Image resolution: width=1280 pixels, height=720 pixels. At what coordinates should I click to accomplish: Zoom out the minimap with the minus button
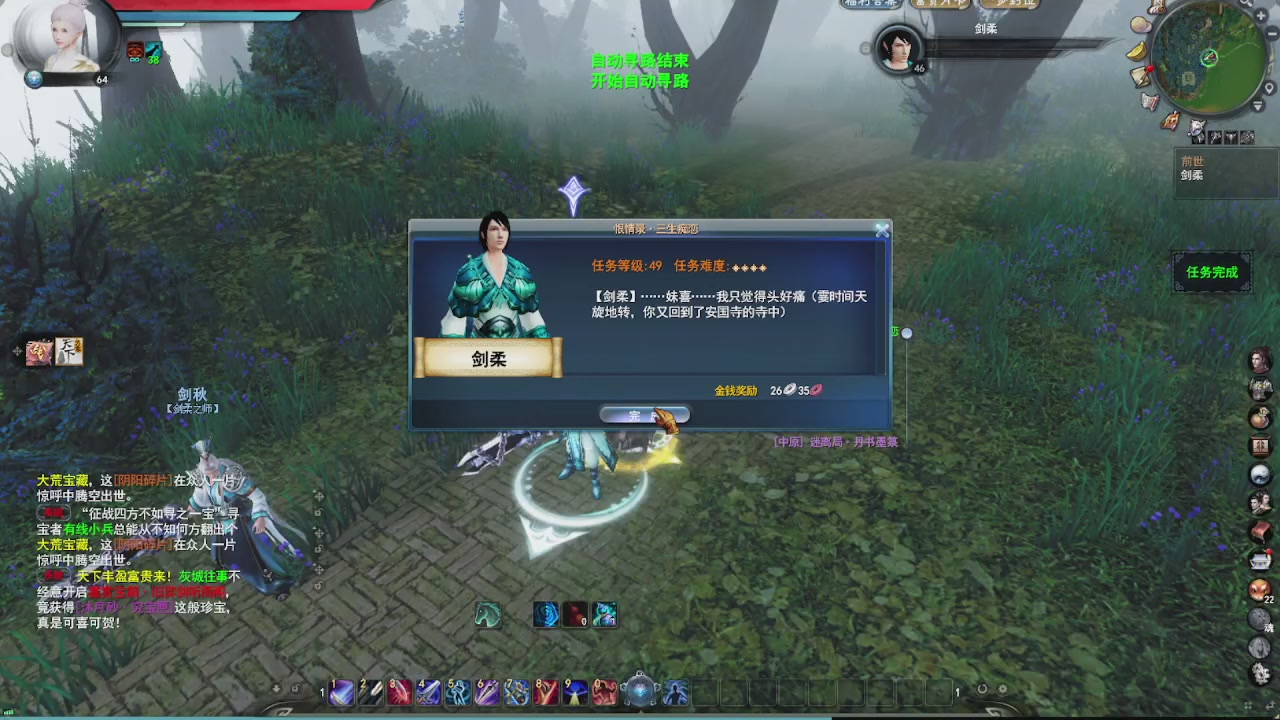(1271, 32)
